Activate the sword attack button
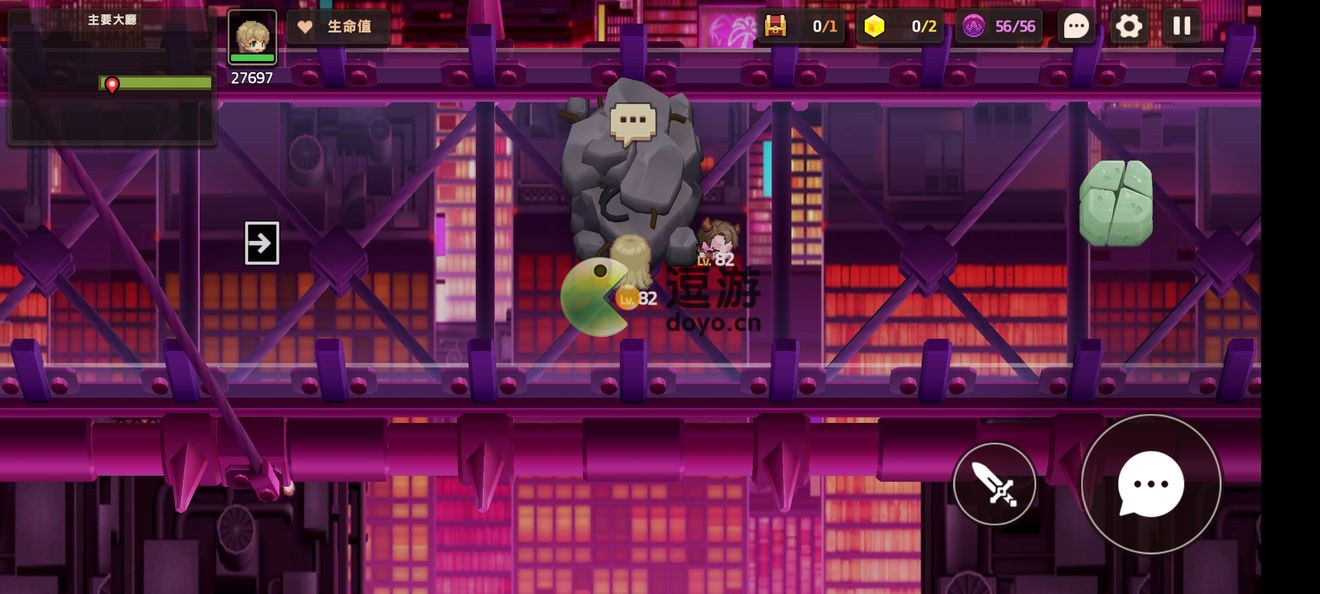Screen dimensions: 1320x594 click(994, 484)
